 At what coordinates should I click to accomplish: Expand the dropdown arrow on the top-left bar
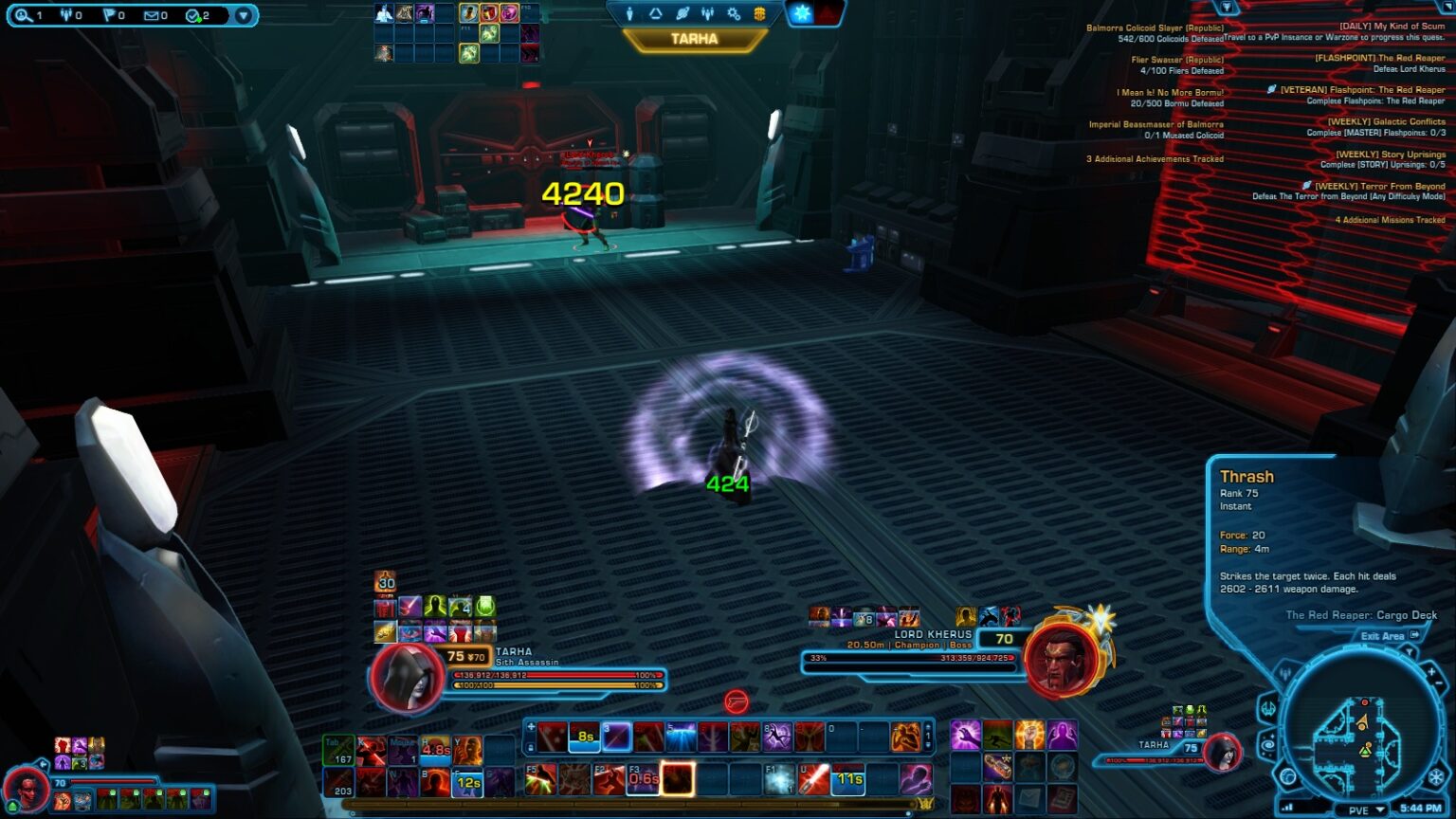[x=245, y=14]
